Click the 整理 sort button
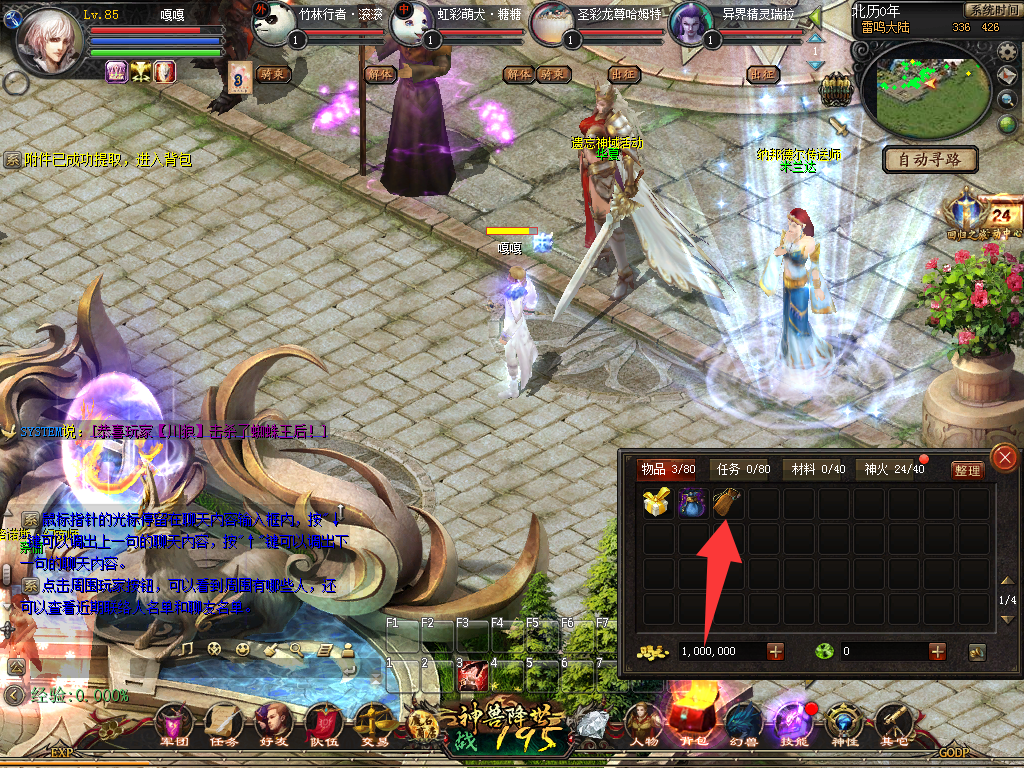The image size is (1024, 768). pyautogui.click(x=967, y=470)
